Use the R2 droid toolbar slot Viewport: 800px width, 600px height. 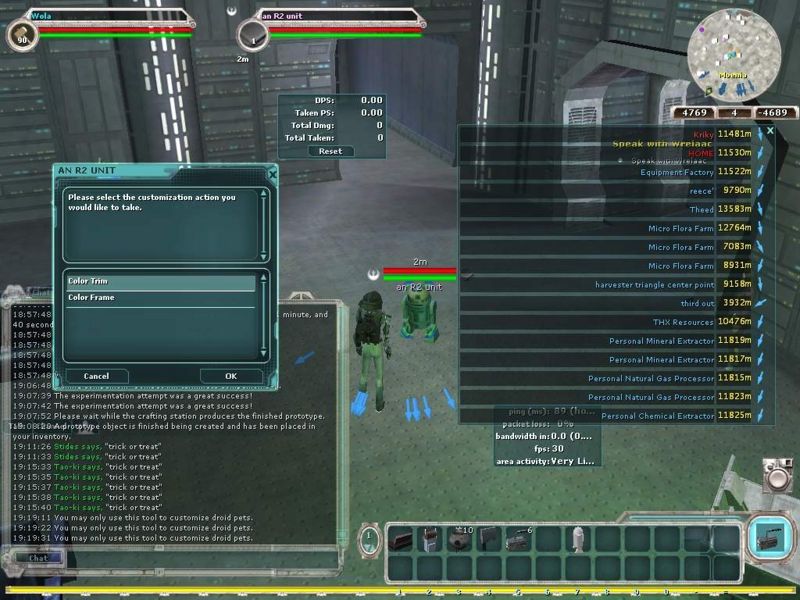(577, 540)
